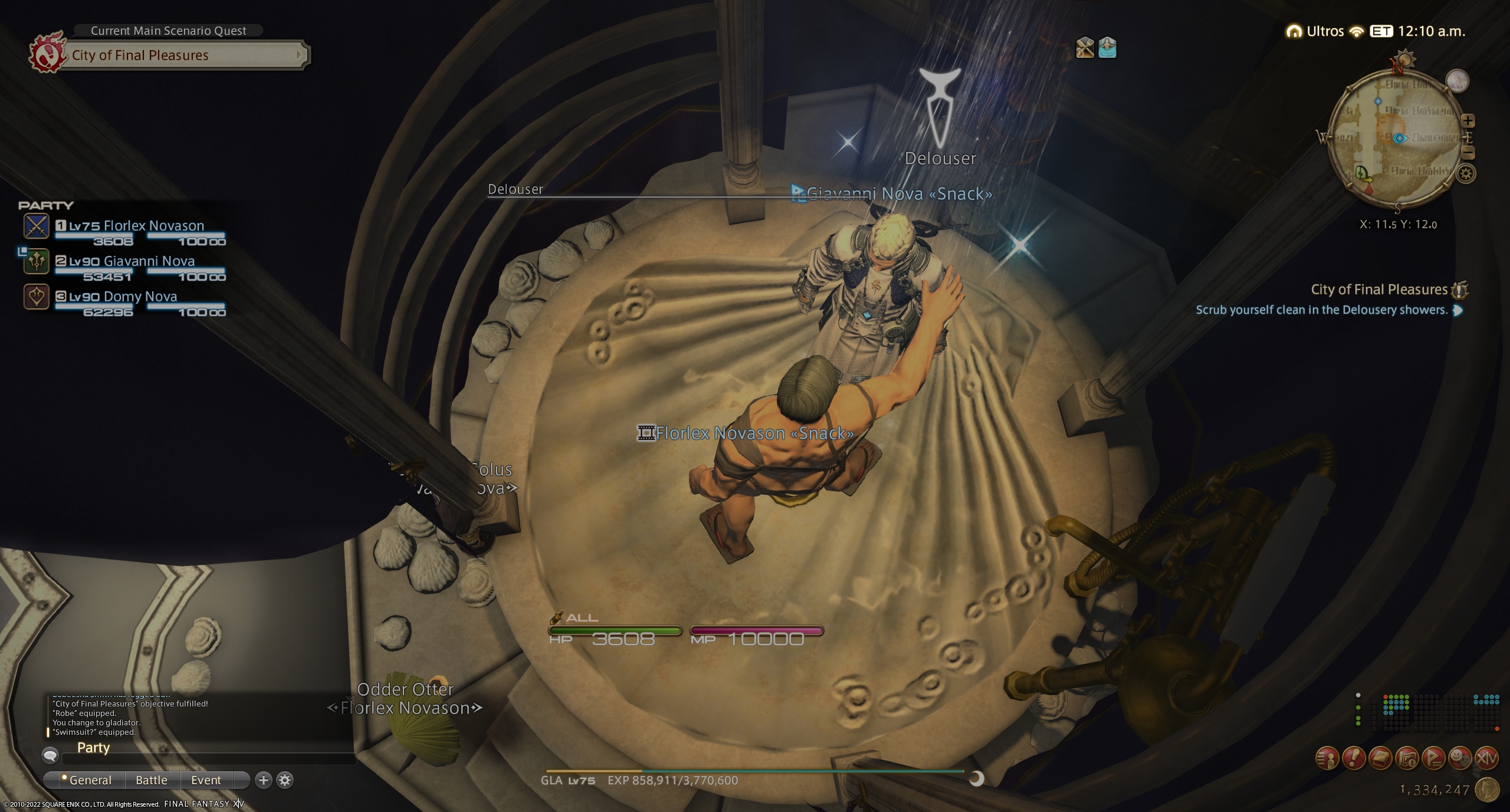Click the Scrub yourself clean quest objective
The width and height of the screenshot is (1510, 812).
tap(1321, 310)
